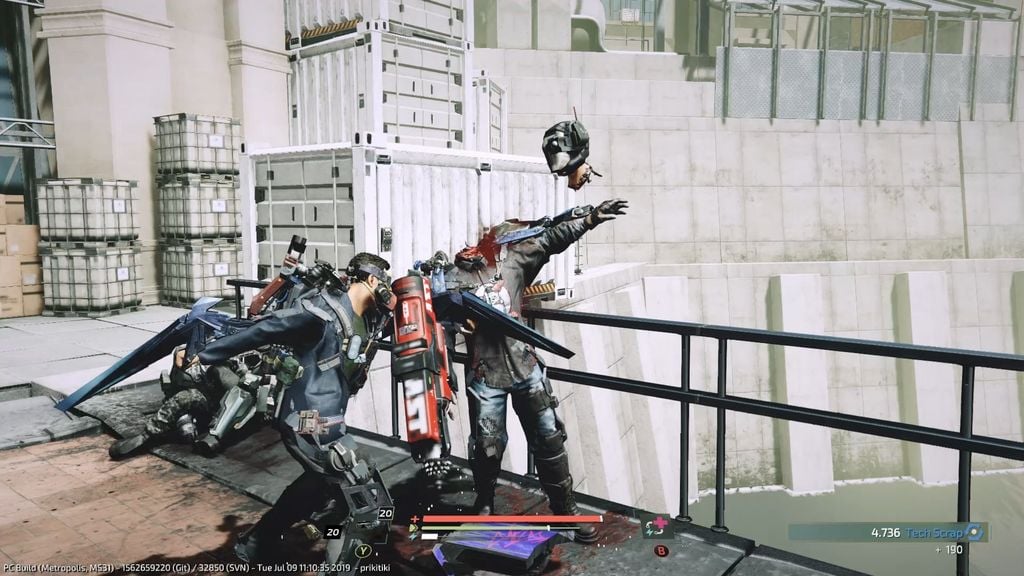Click the Tech Scrap hex nut icon

click(x=973, y=532)
